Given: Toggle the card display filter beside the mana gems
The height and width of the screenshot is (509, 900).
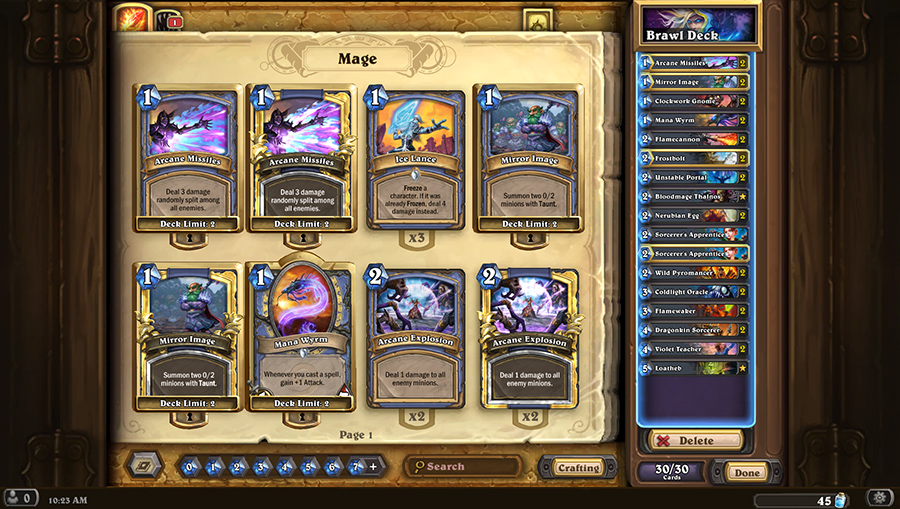Looking at the screenshot, I should click(144, 466).
